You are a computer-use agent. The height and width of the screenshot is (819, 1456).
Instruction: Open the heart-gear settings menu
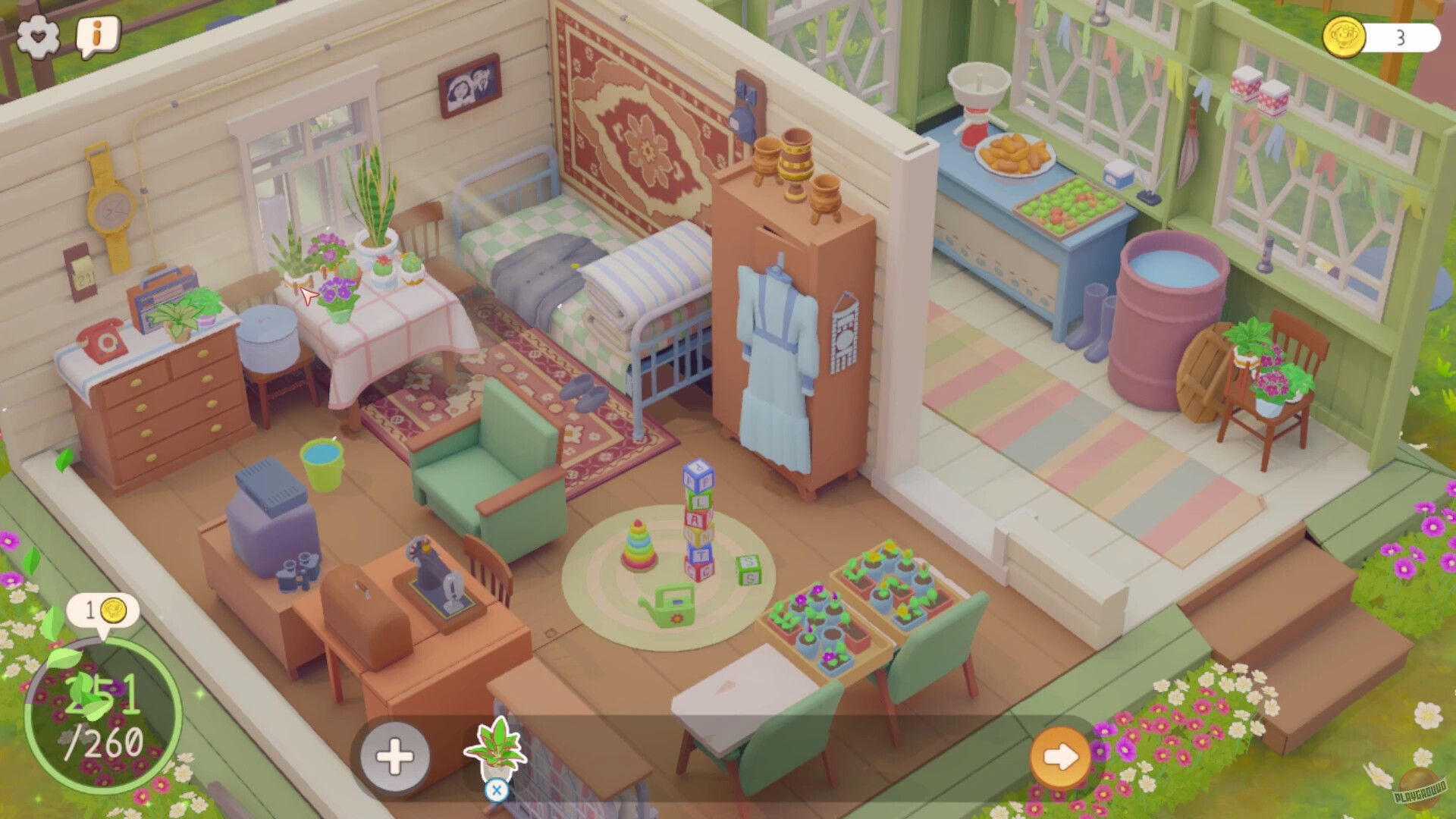(x=39, y=34)
